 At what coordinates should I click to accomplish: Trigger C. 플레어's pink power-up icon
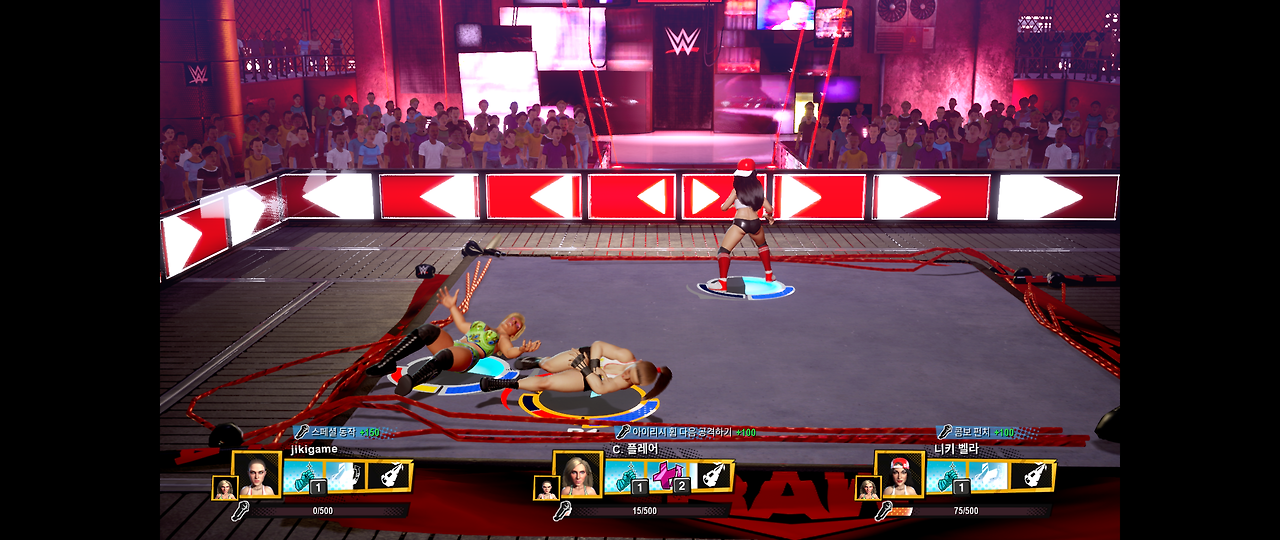pos(667,476)
